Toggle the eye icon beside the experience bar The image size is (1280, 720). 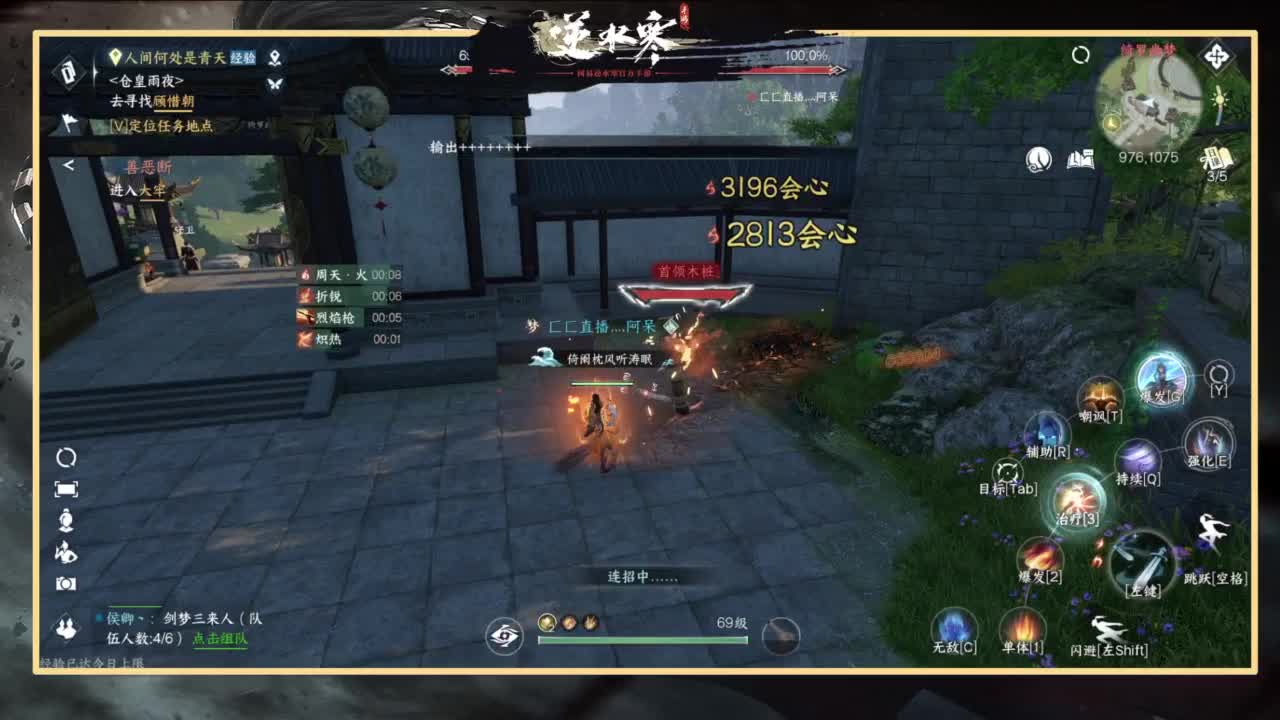tap(506, 634)
